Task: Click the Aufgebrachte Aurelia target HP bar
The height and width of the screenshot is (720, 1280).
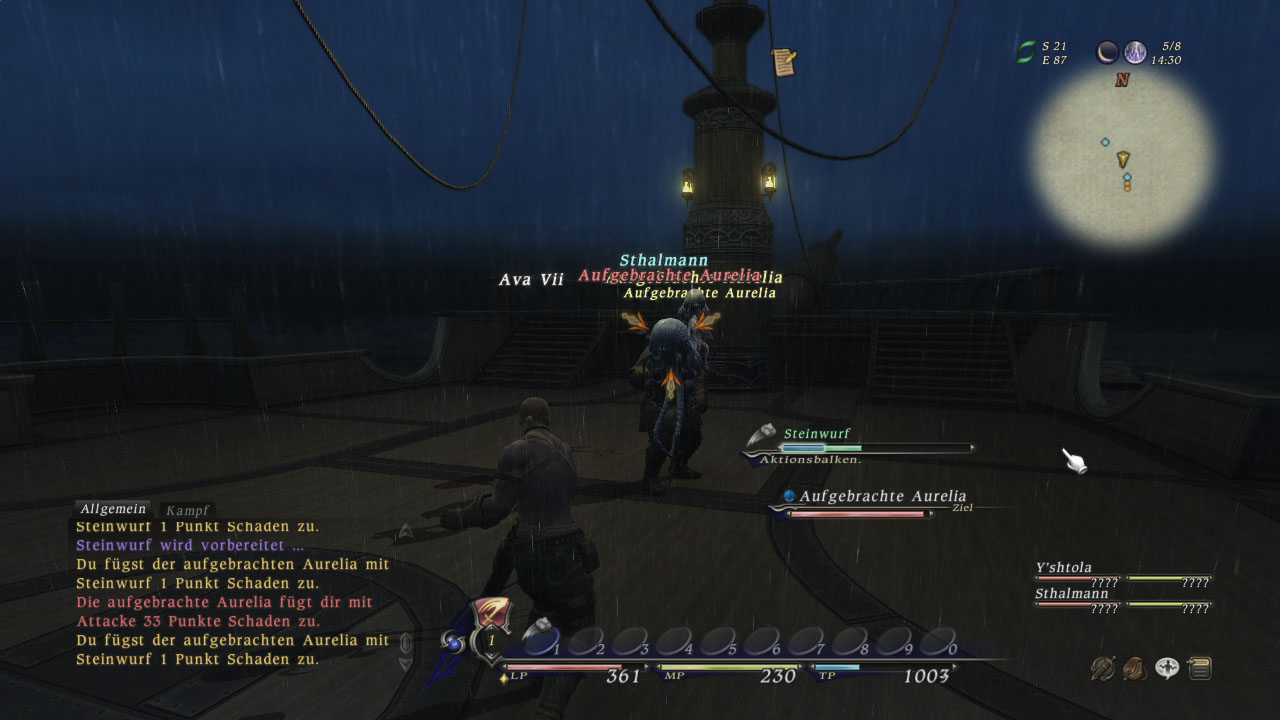Action: tap(855, 515)
